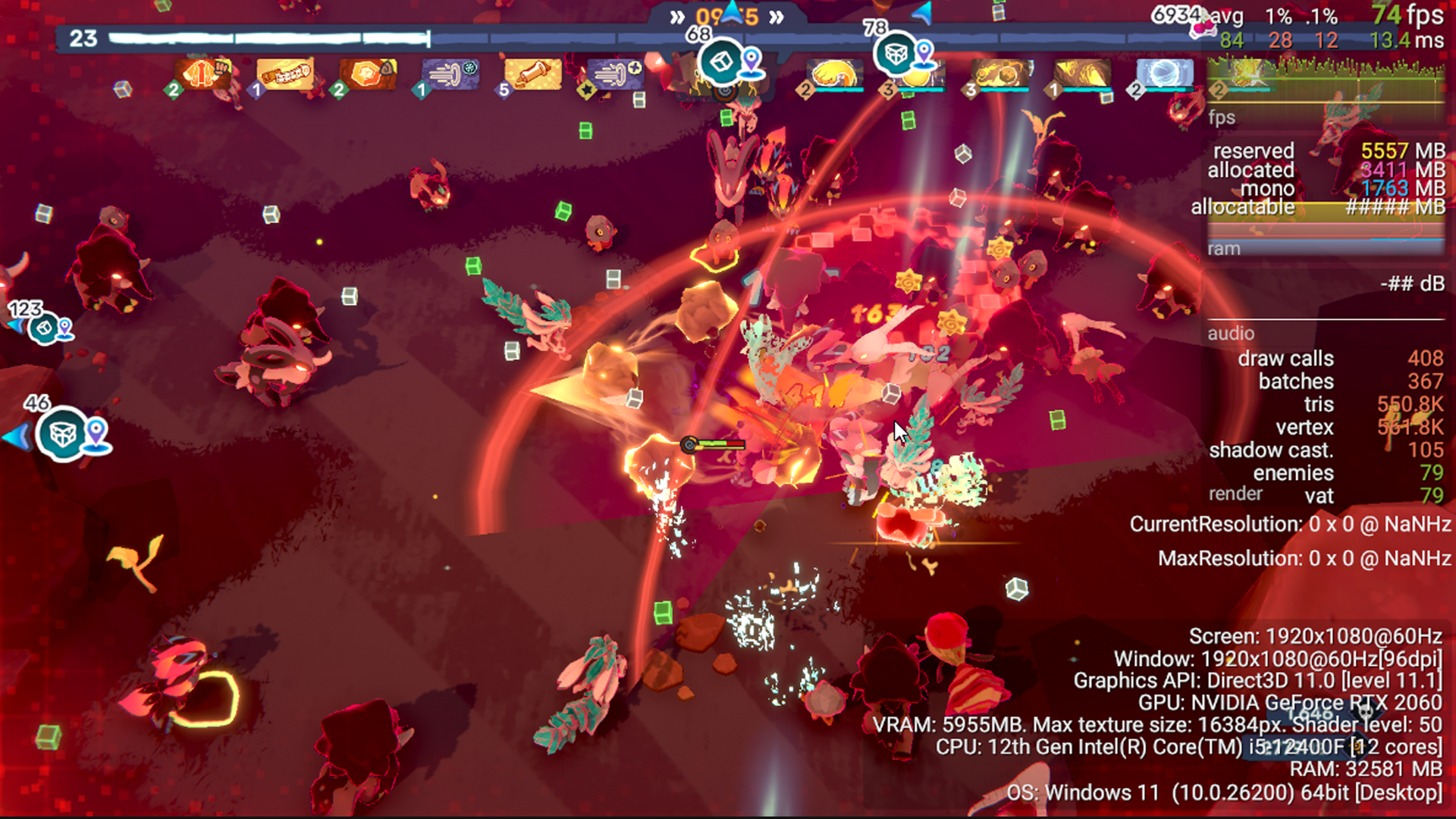This screenshot has width=1456, height=819.
Task: Select the crate waypoint marker labeled 46
Action: (x=62, y=435)
